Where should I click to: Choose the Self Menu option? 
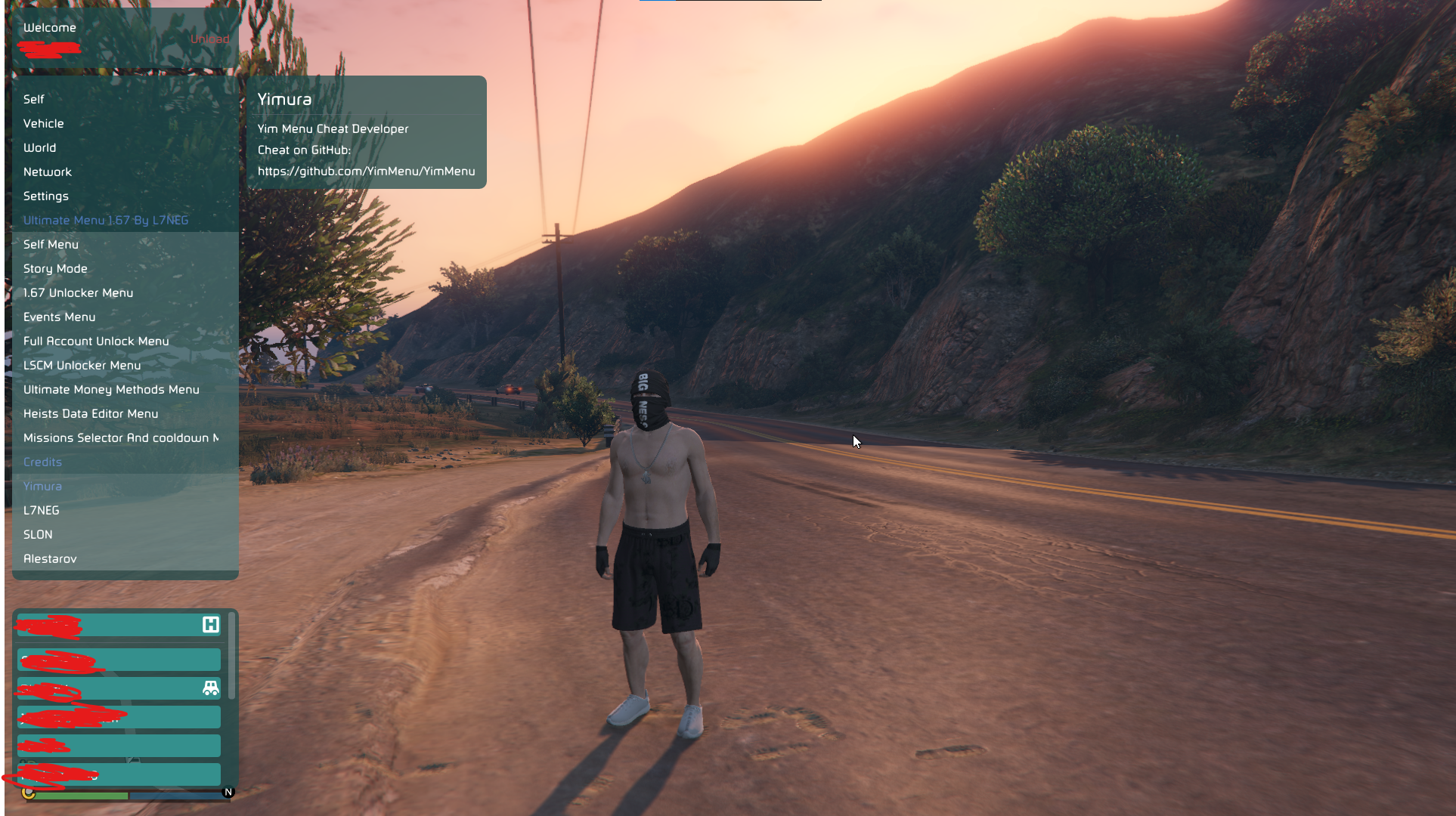click(x=51, y=244)
